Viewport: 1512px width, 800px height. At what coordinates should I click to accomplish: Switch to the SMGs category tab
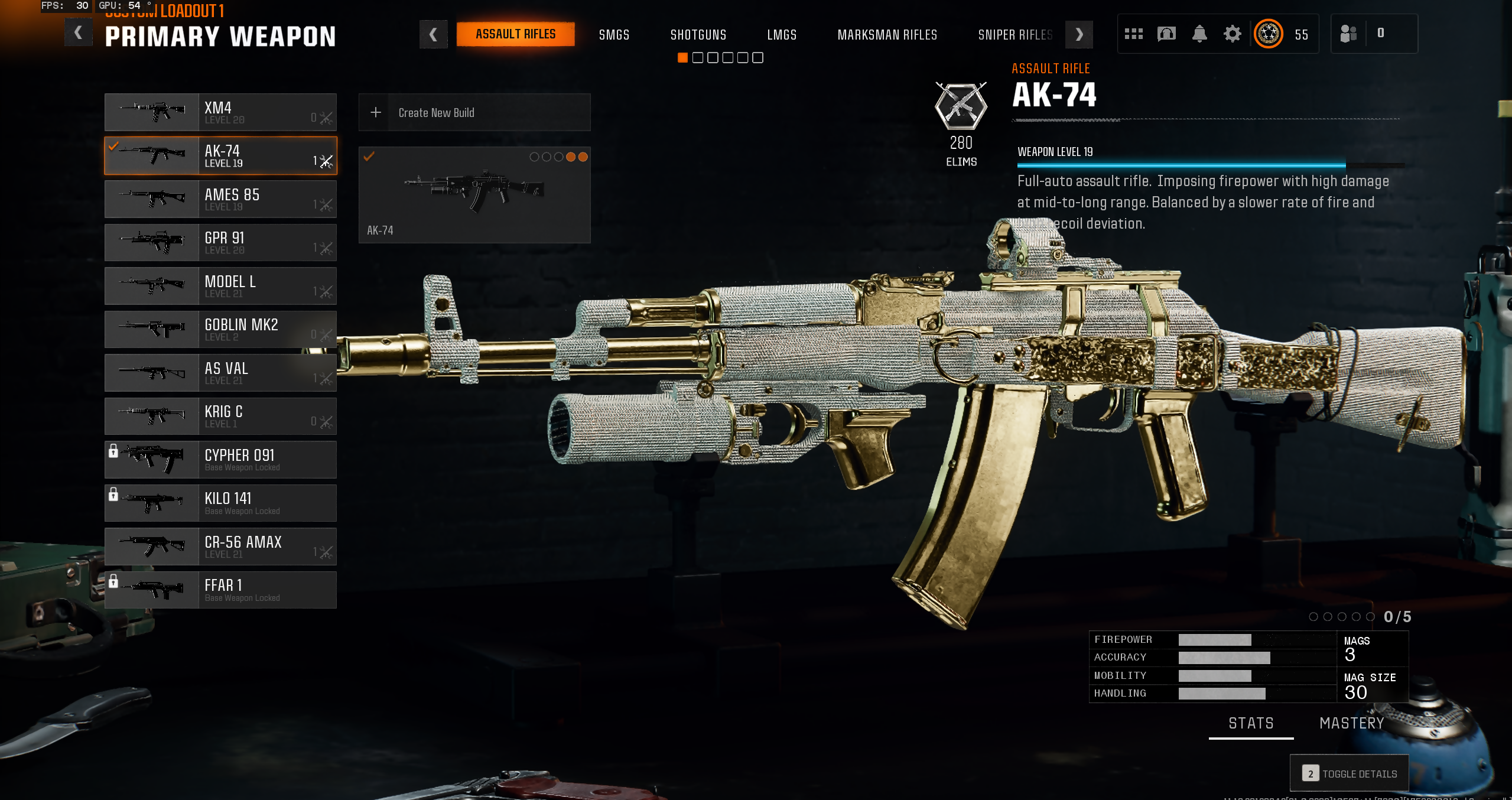pyautogui.click(x=614, y=35)
